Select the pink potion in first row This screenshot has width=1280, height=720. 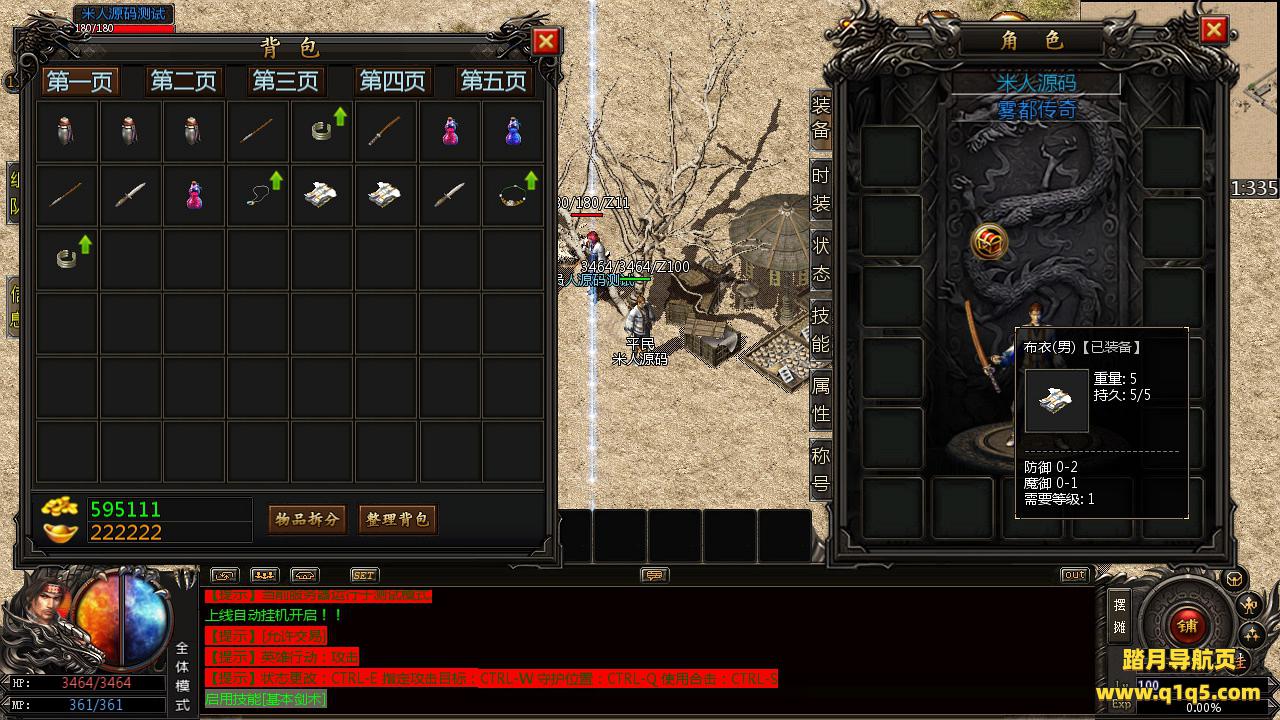coord(450,132)
